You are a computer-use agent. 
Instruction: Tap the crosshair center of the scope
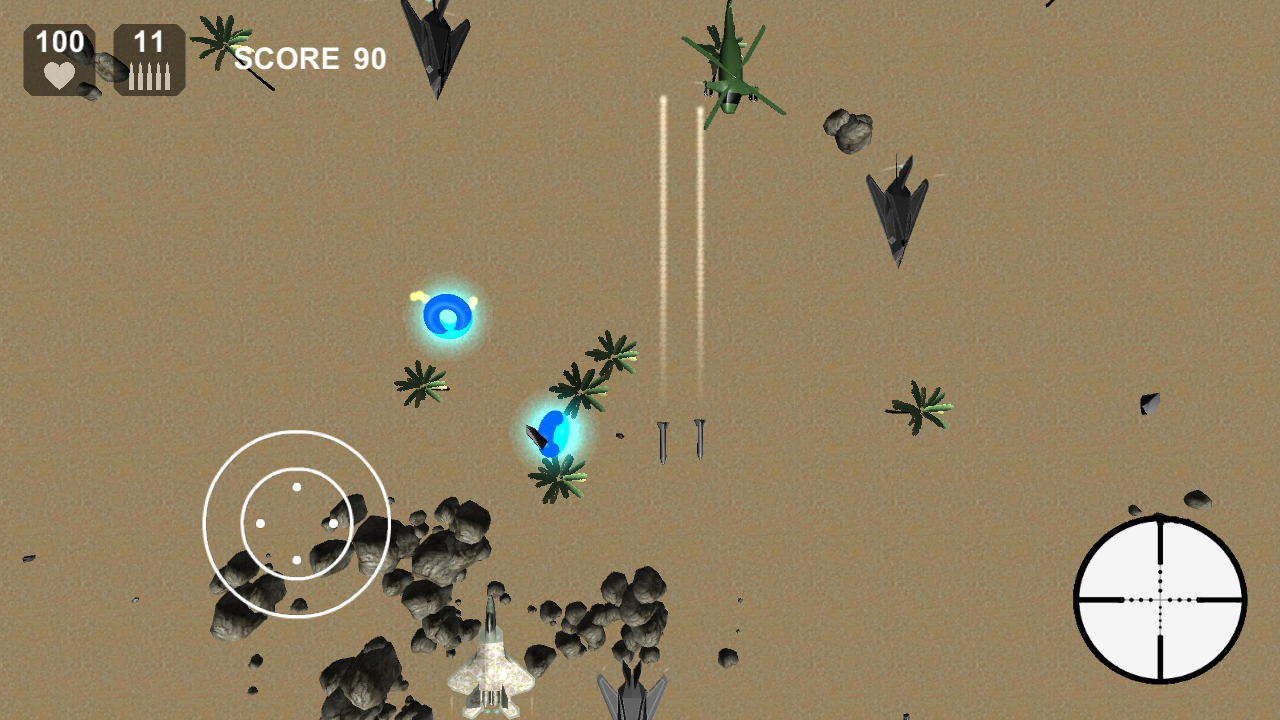click(1159, 600)
